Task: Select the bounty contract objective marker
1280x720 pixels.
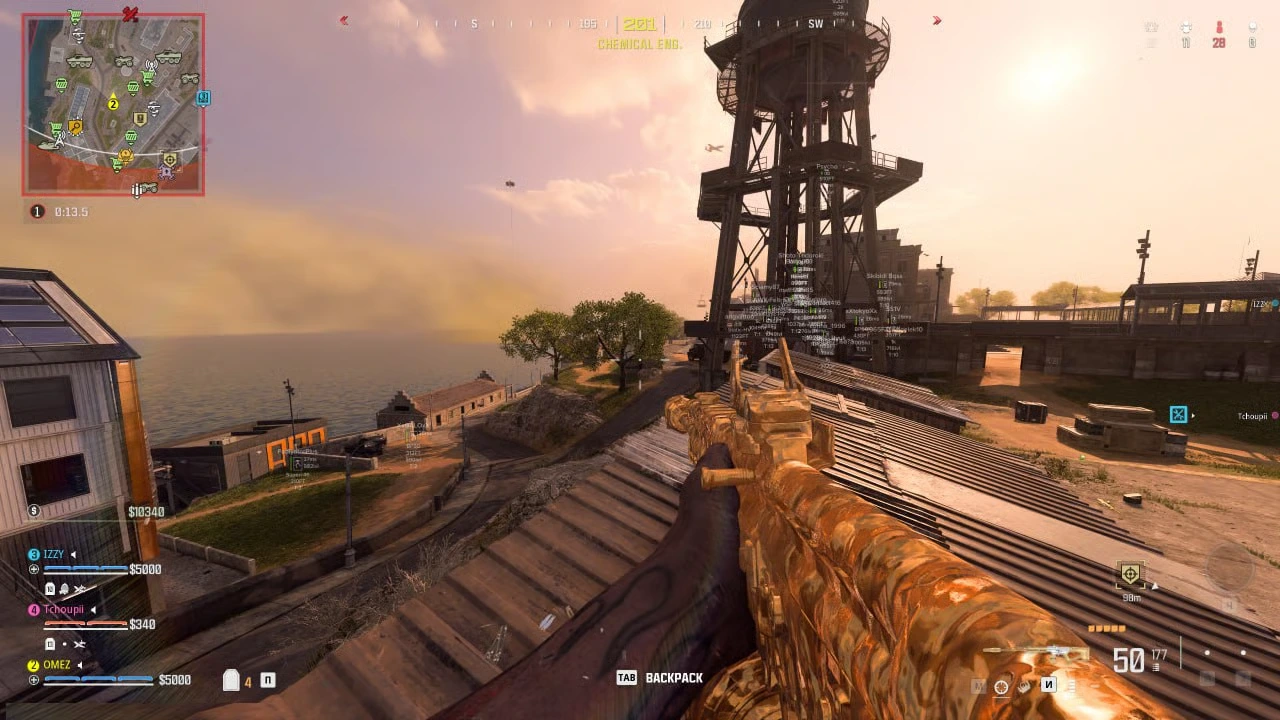Action: tap(1130, 574)
